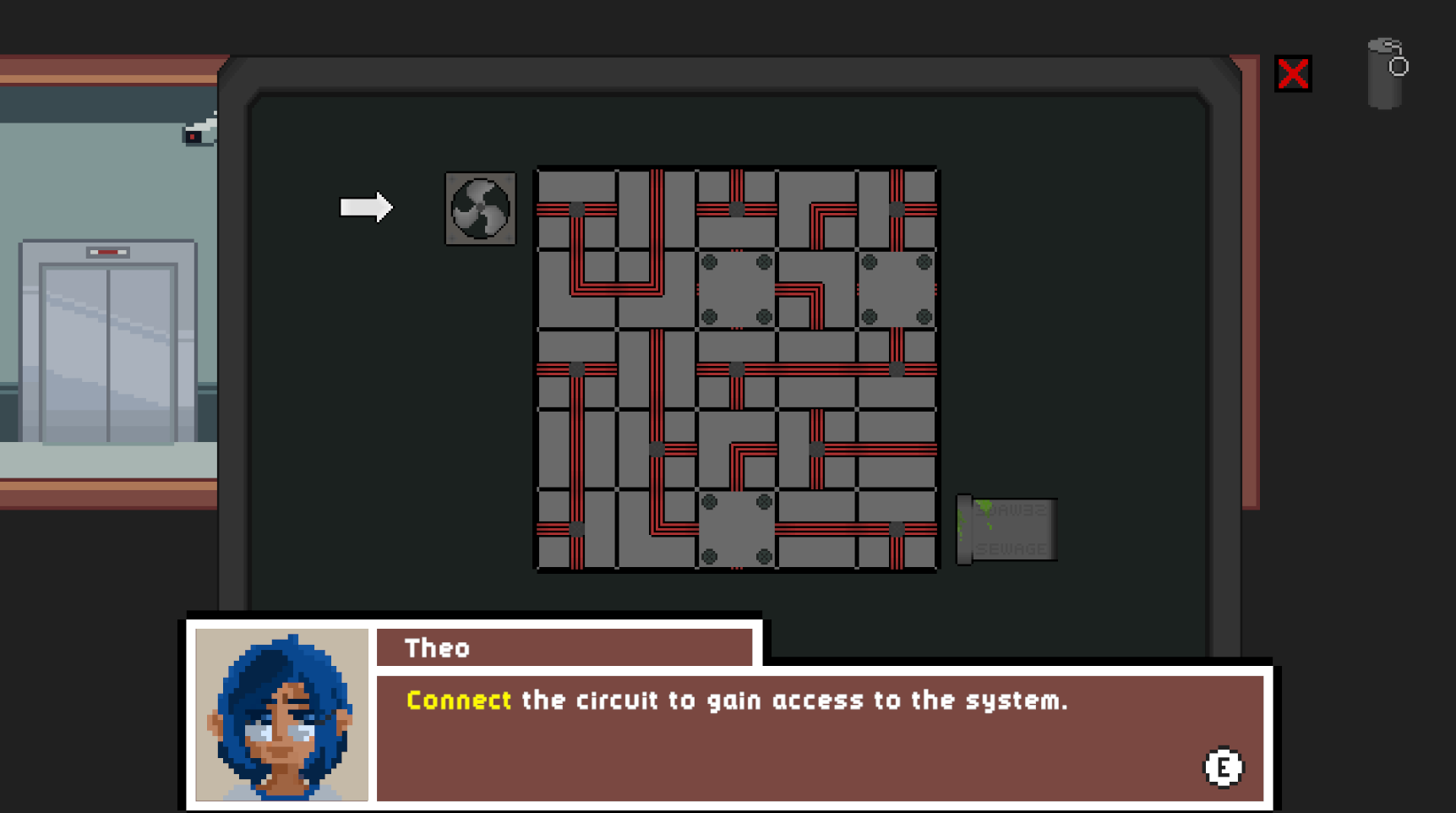Rotate the cross-junction pipe in the grid center

point(735,368)
